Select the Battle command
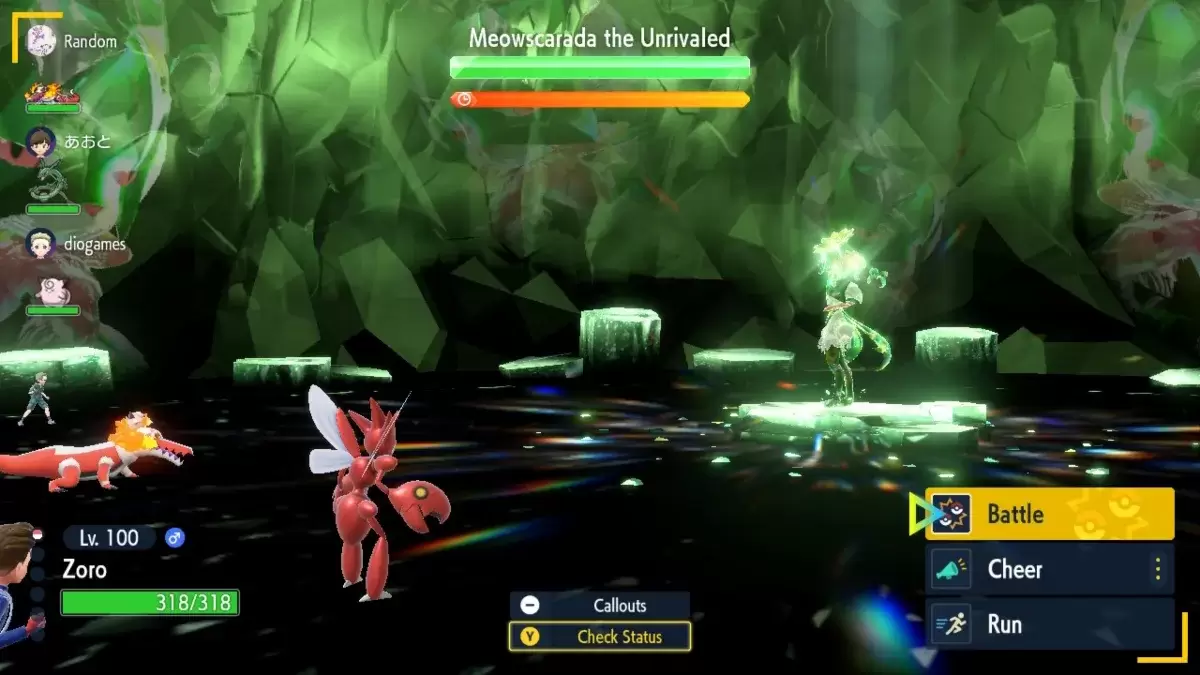 [1048, 514]
